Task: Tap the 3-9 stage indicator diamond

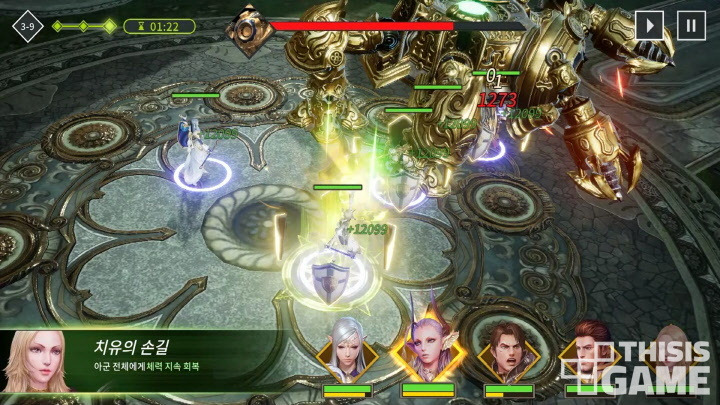Action: (27, 26)
